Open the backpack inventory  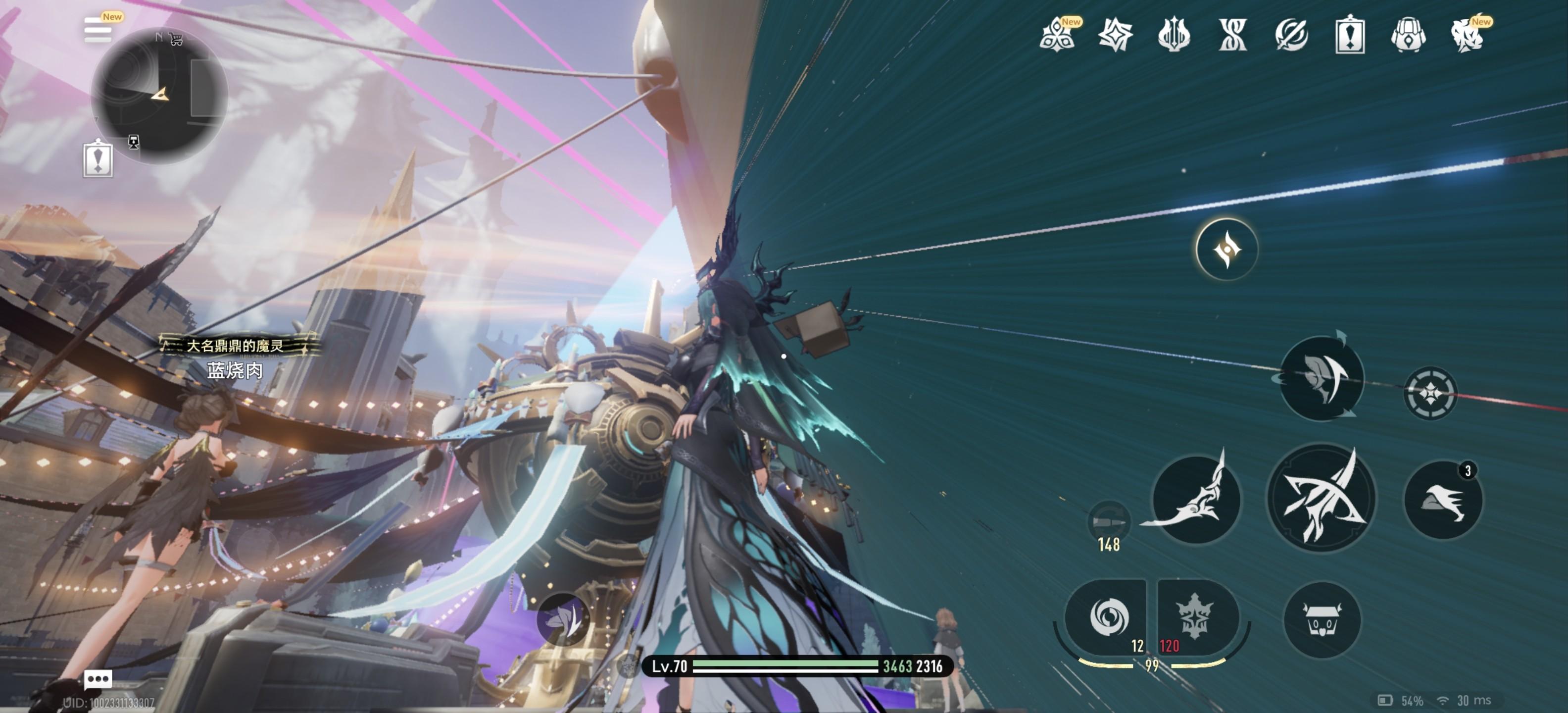[1408, 35]
